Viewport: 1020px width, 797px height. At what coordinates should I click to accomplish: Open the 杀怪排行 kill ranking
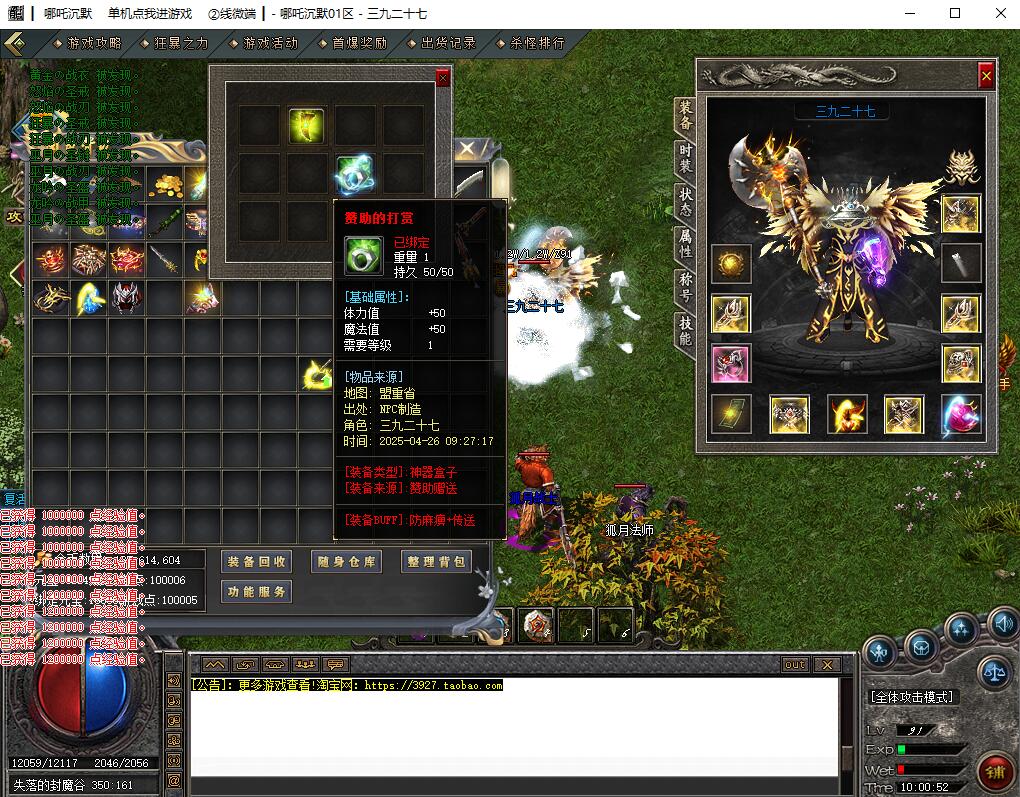coord(537,43)
